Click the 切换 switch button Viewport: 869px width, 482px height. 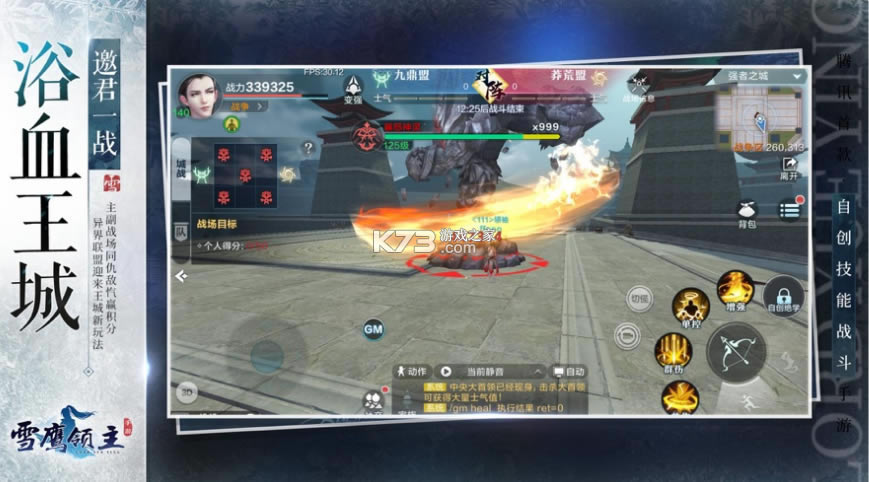coord(638,298)
